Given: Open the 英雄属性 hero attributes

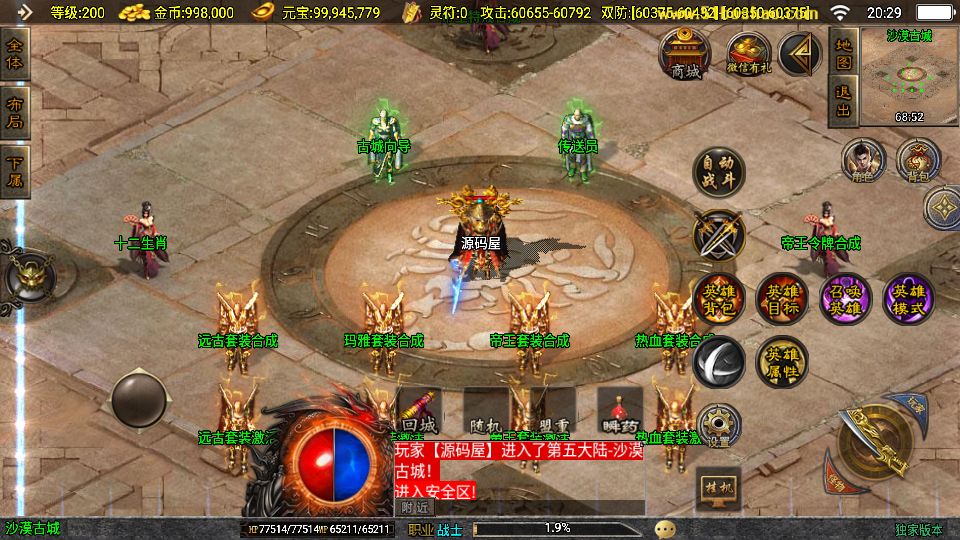Looking at the screenshot, I should click(x=781, y=360).
